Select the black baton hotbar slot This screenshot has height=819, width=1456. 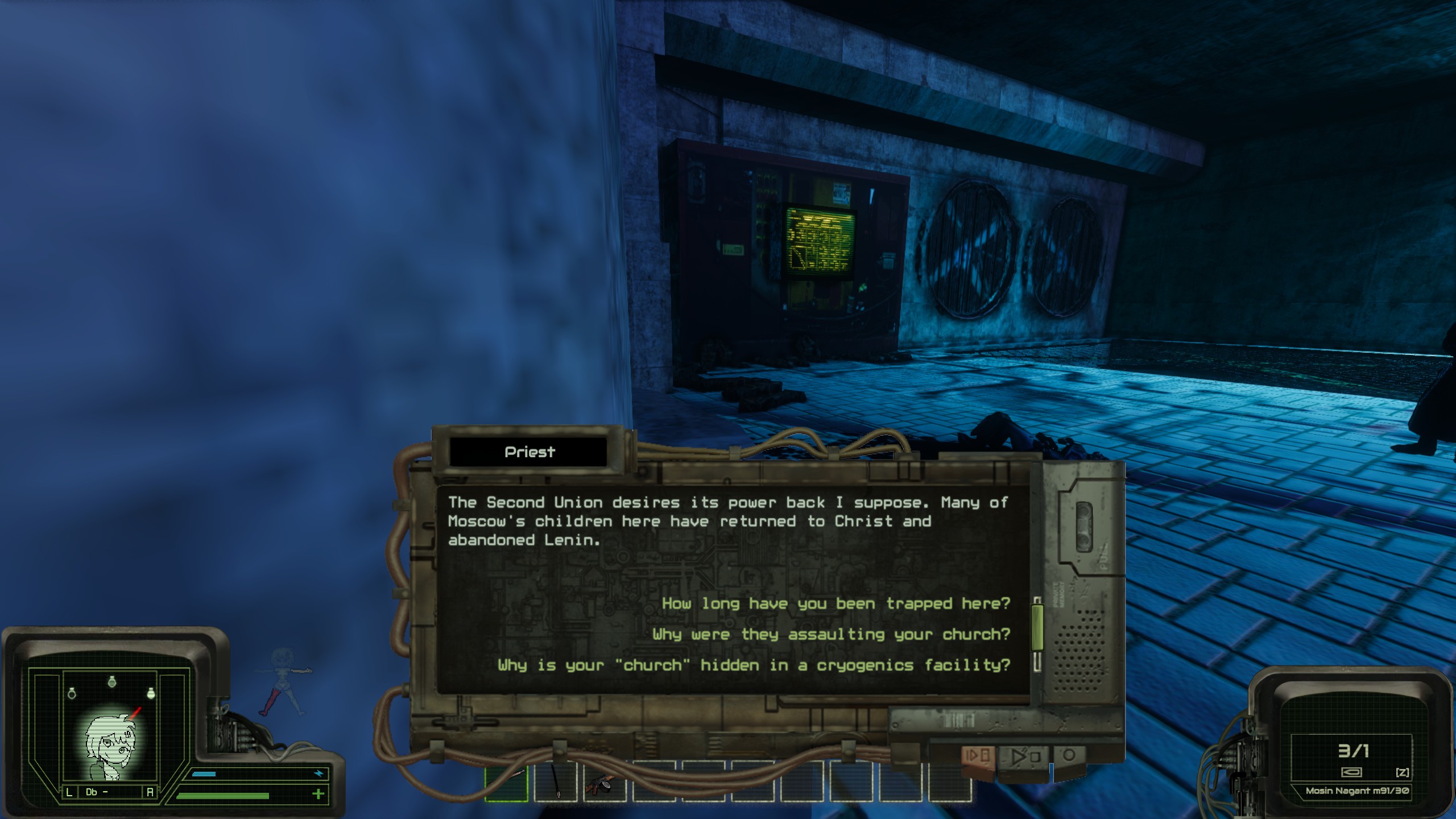(x=555, y=782)
